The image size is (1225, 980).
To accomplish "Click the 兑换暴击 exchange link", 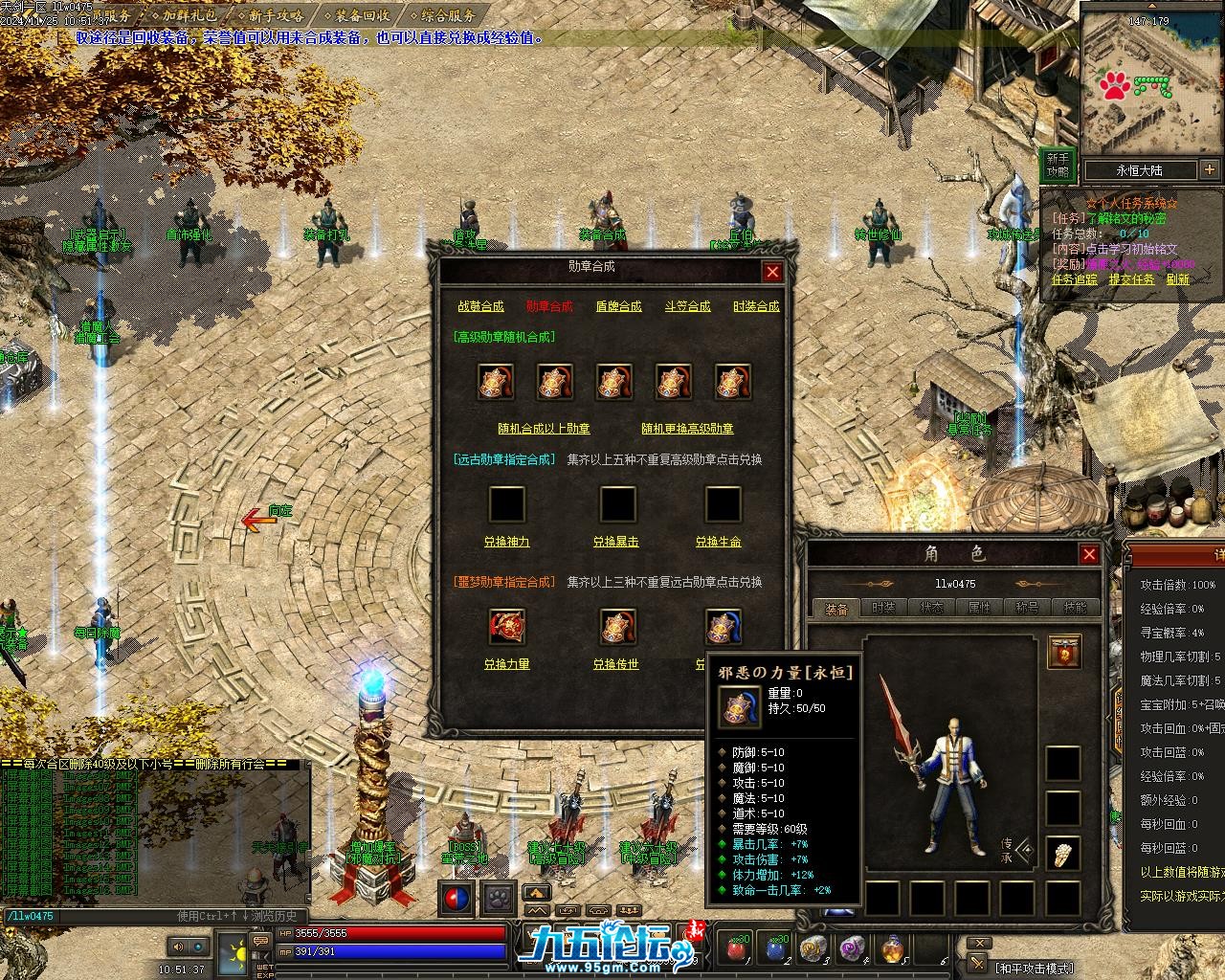I will 615,542.
